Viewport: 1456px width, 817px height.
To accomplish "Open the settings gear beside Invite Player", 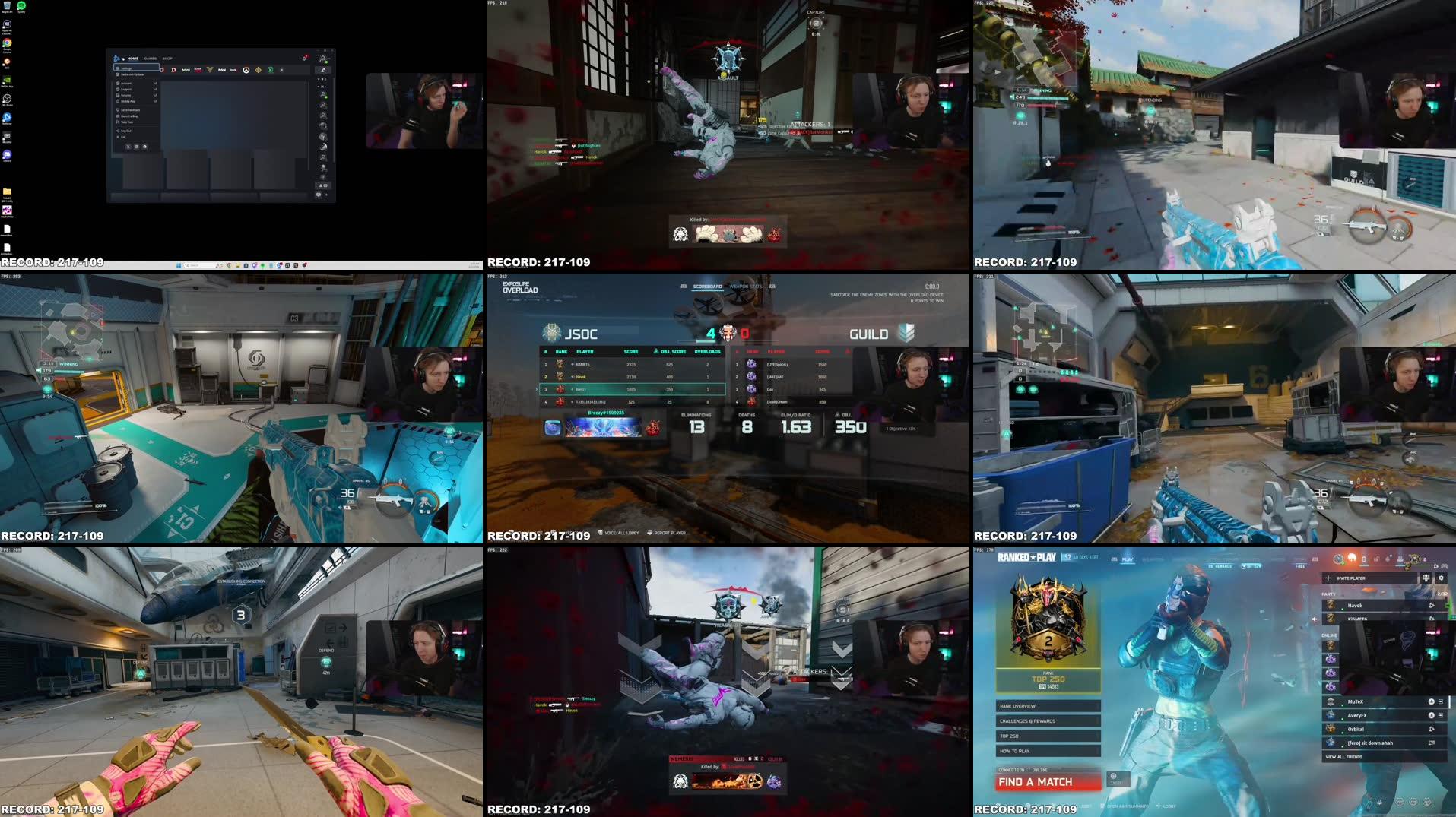I will [x=1442, y=578].
